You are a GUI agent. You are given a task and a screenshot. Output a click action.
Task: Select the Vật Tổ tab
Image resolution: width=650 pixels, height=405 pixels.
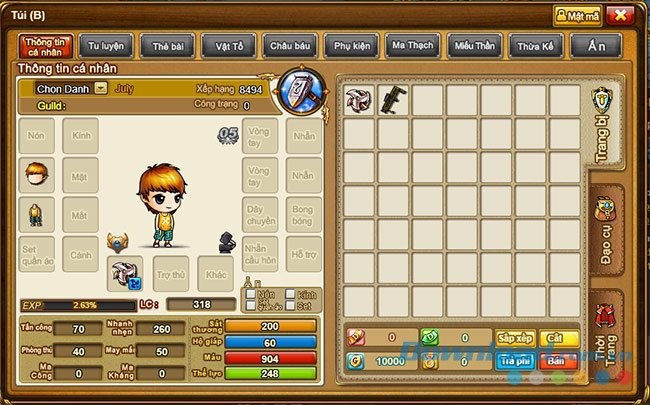coord(228,46)
